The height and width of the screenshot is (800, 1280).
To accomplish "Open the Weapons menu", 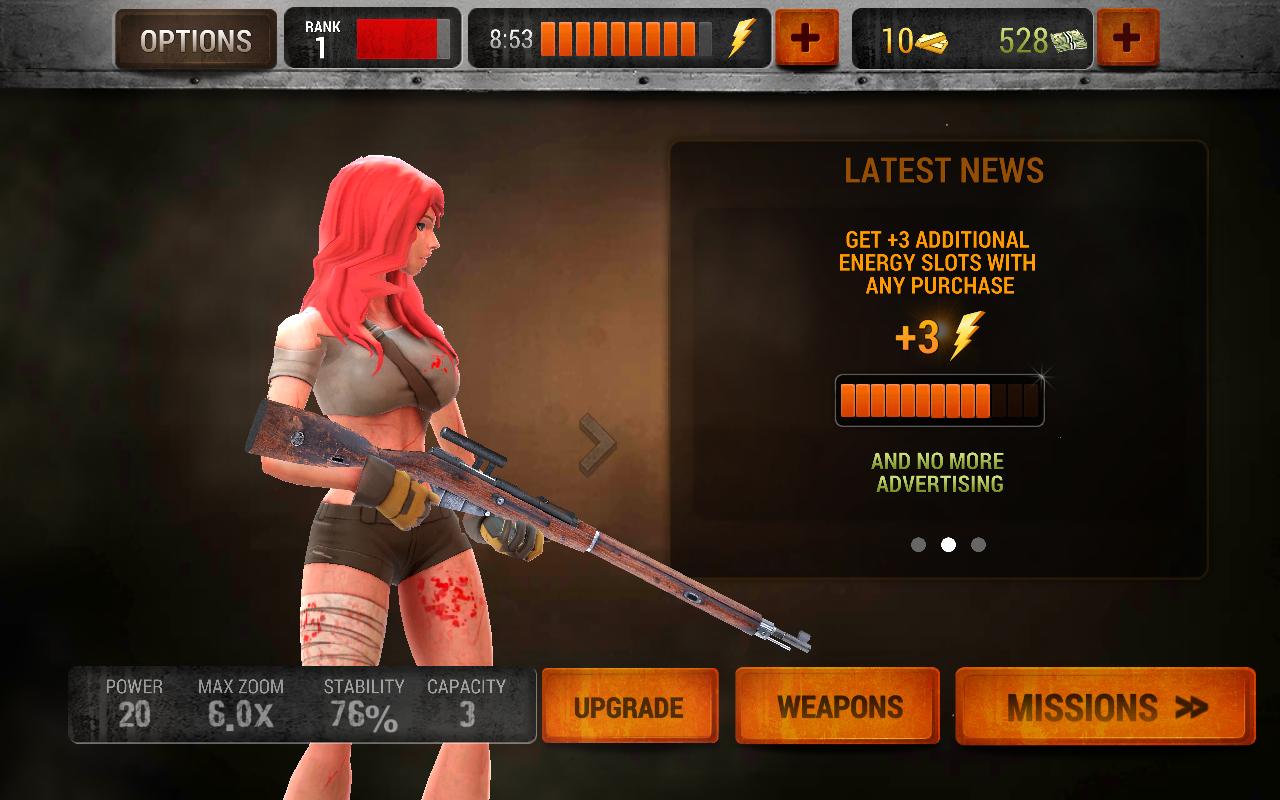I will point(837,706).
